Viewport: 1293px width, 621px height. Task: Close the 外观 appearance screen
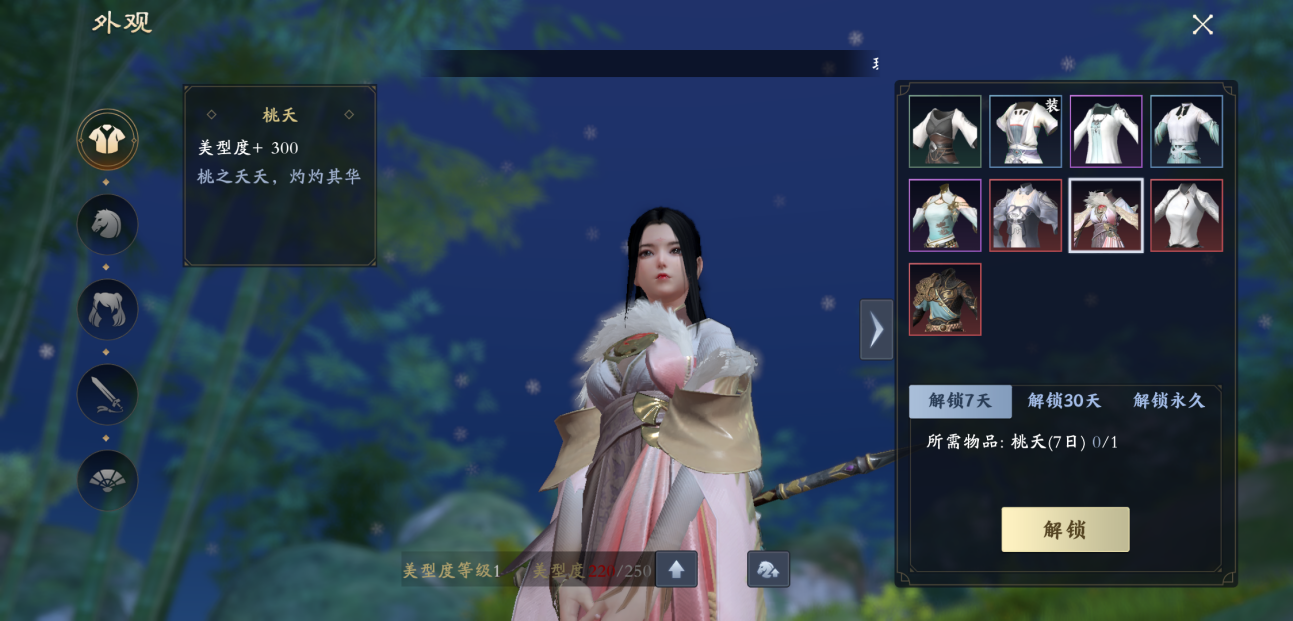1202,25
